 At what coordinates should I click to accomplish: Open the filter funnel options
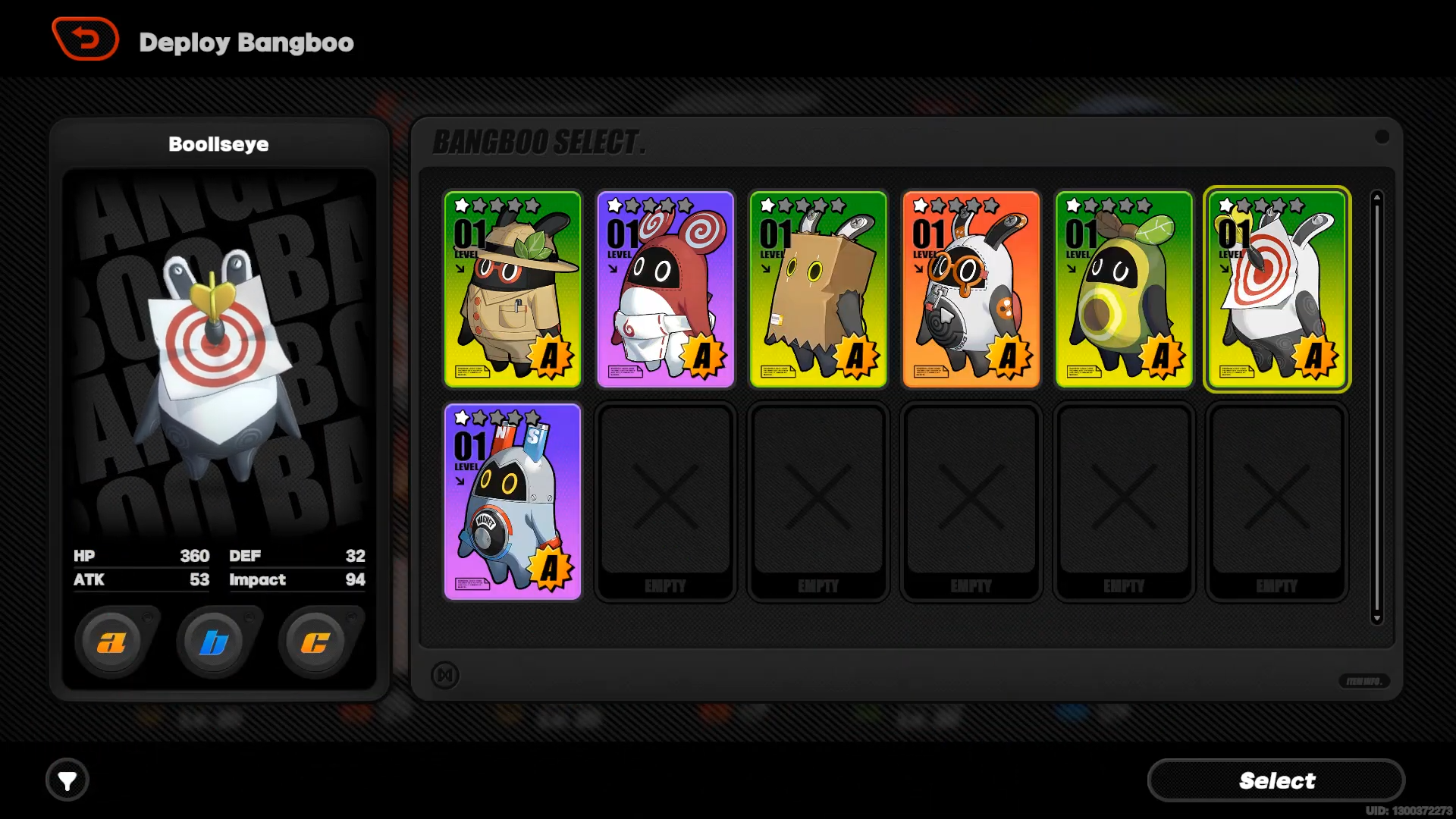click(67, 780)
